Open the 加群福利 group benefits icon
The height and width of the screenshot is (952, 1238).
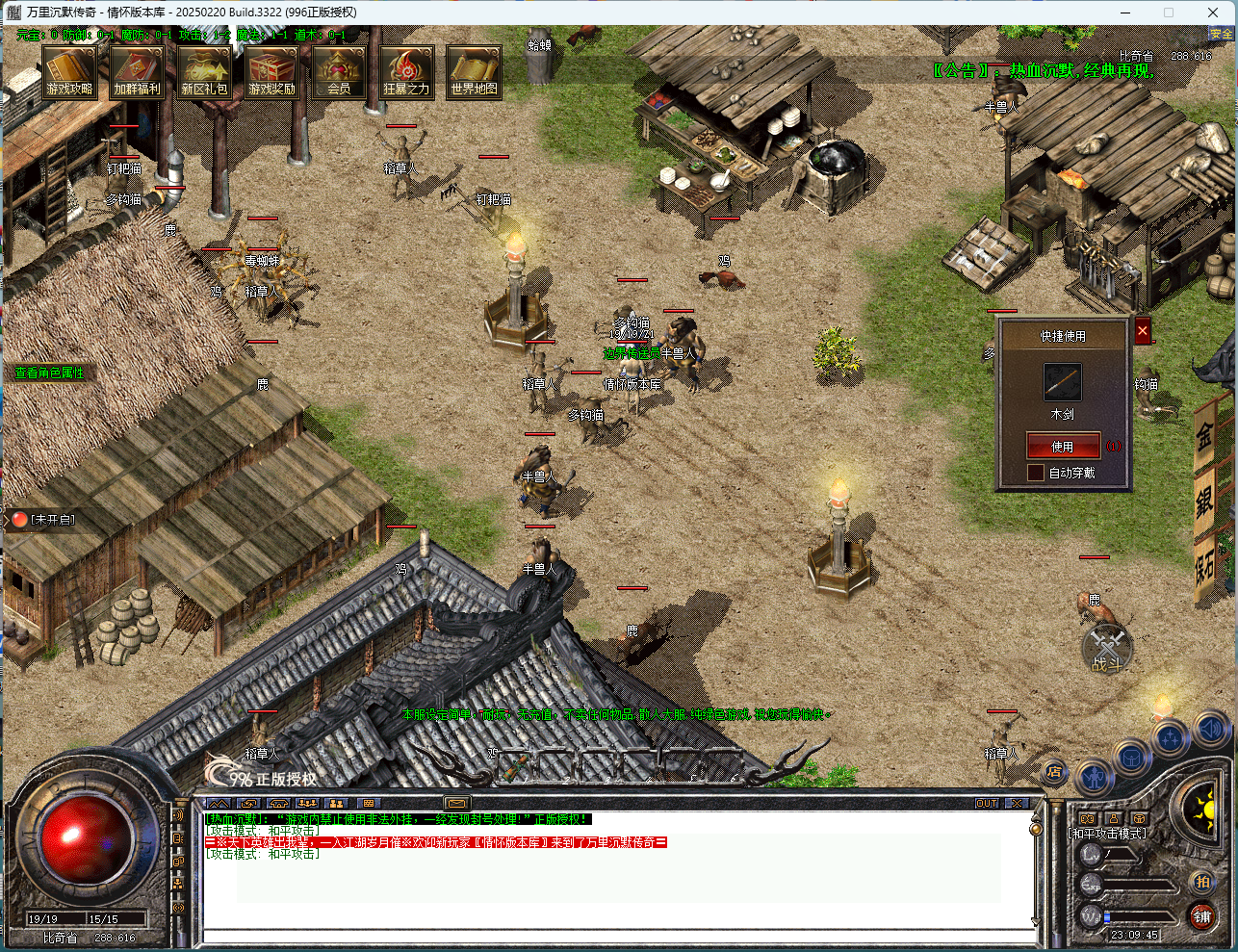coord(137,71)
